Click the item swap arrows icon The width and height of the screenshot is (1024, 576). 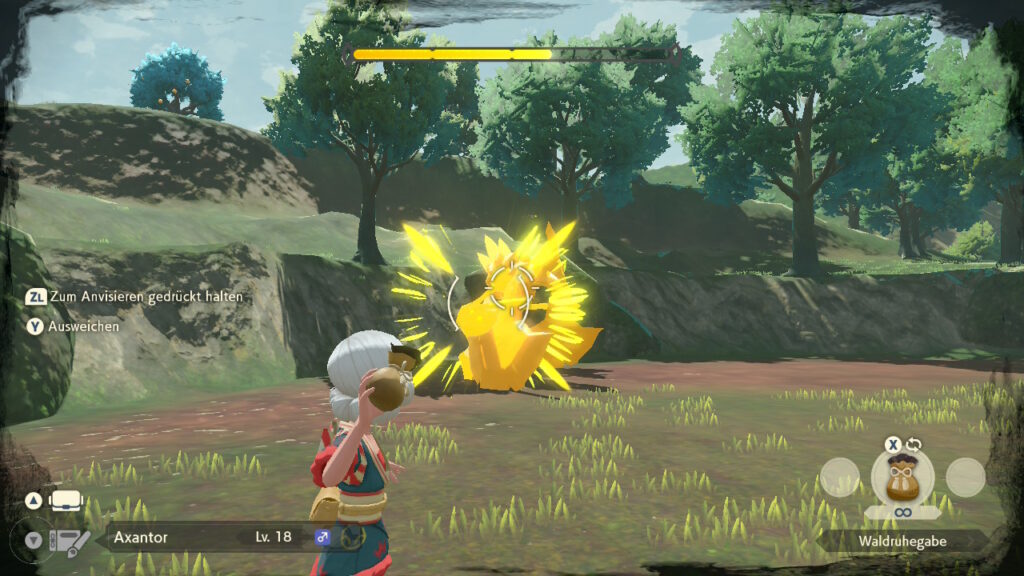(913, 443)
